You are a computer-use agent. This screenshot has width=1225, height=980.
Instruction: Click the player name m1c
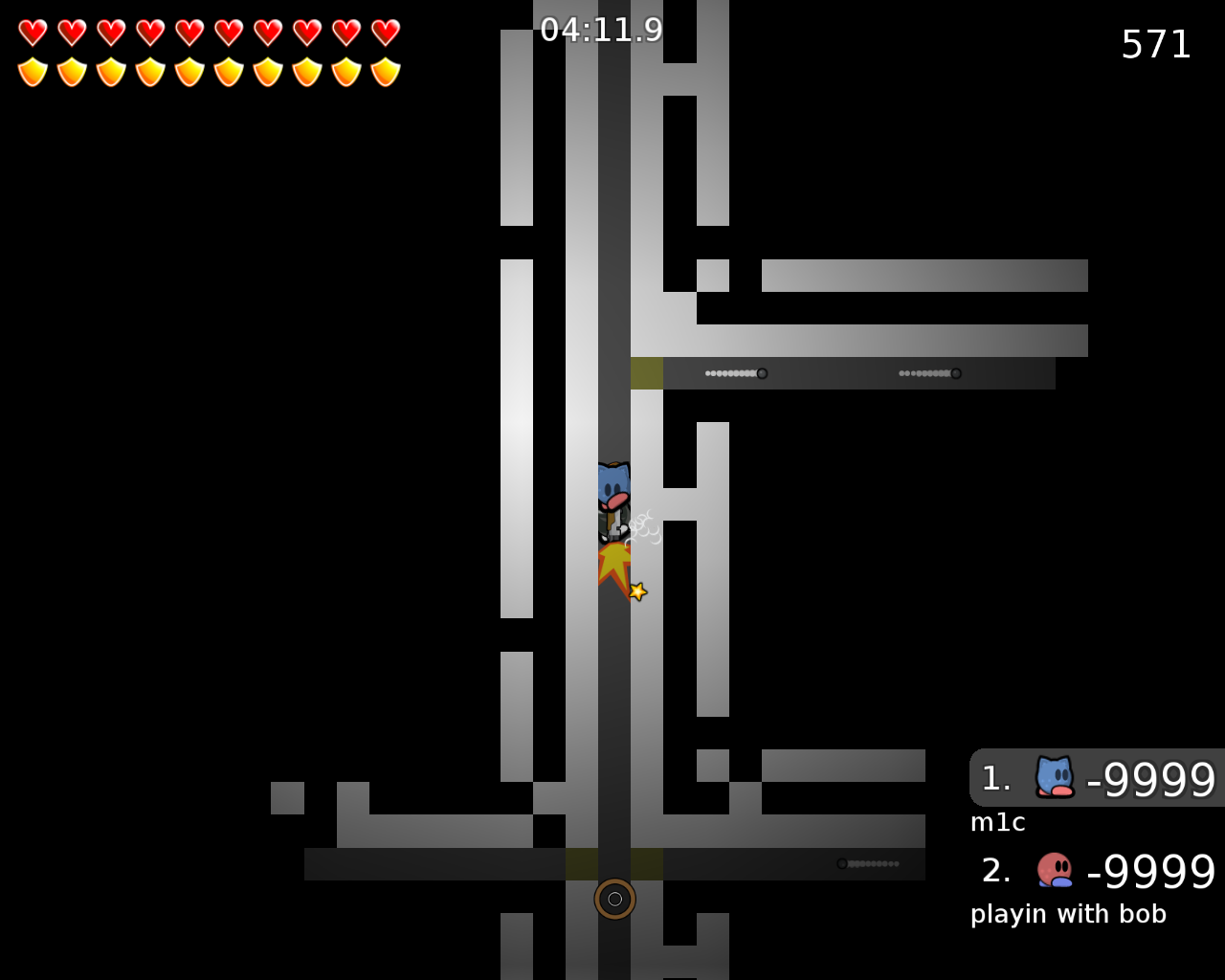pos(997,821)
